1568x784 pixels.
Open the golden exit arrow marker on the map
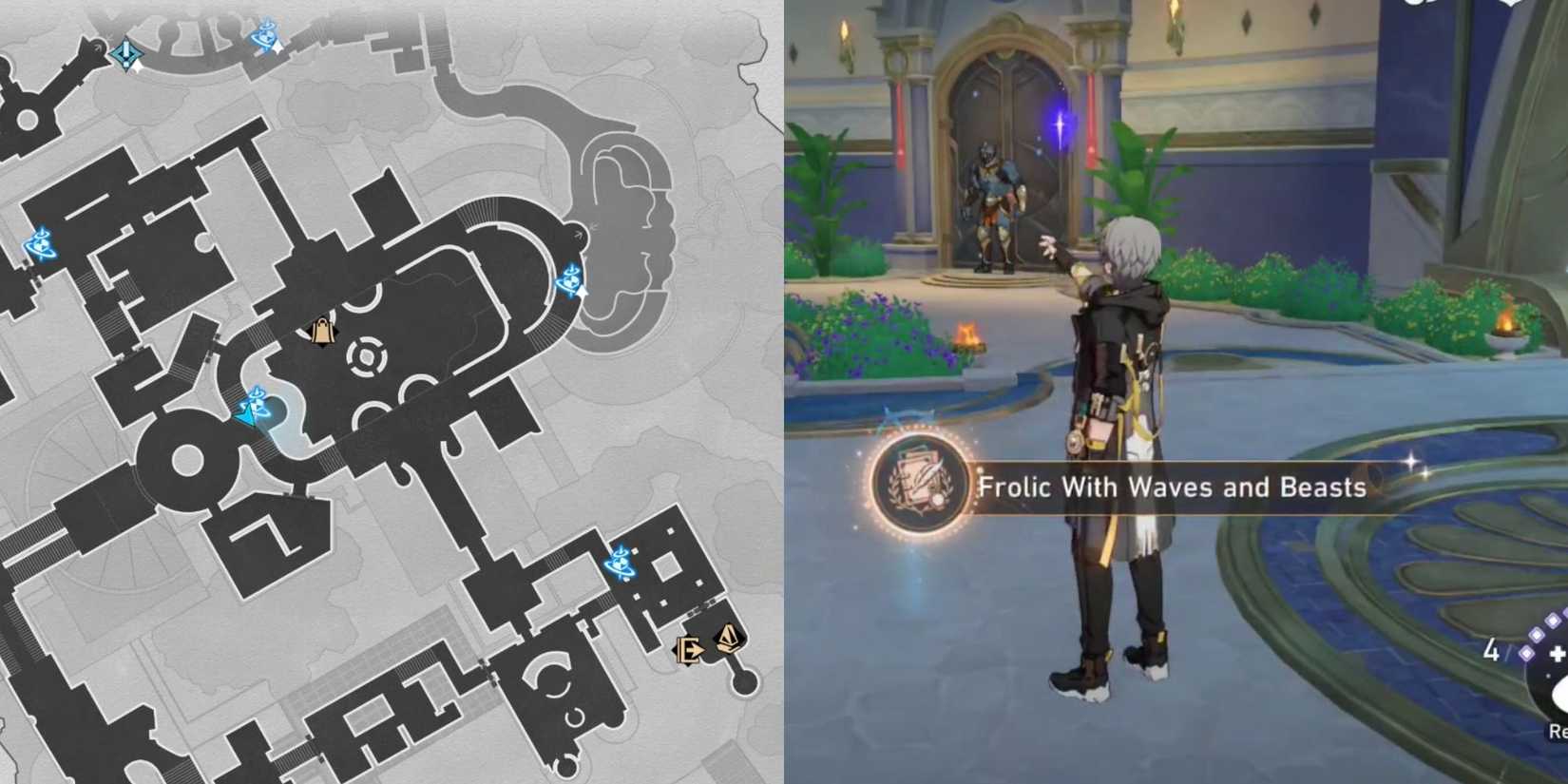688,652
